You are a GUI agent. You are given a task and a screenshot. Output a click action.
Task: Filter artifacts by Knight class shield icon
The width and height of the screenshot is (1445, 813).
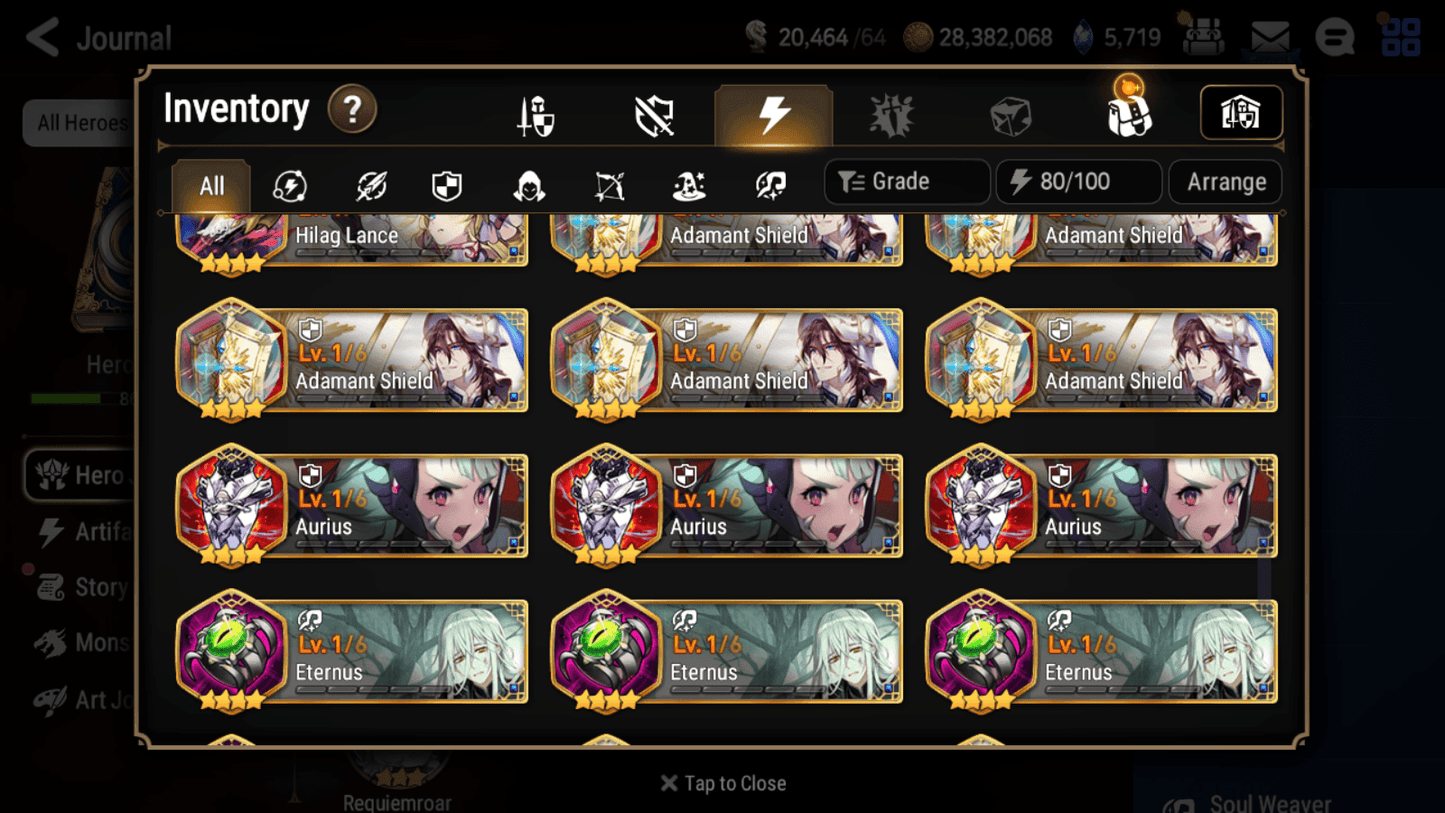tap(447, 183)
